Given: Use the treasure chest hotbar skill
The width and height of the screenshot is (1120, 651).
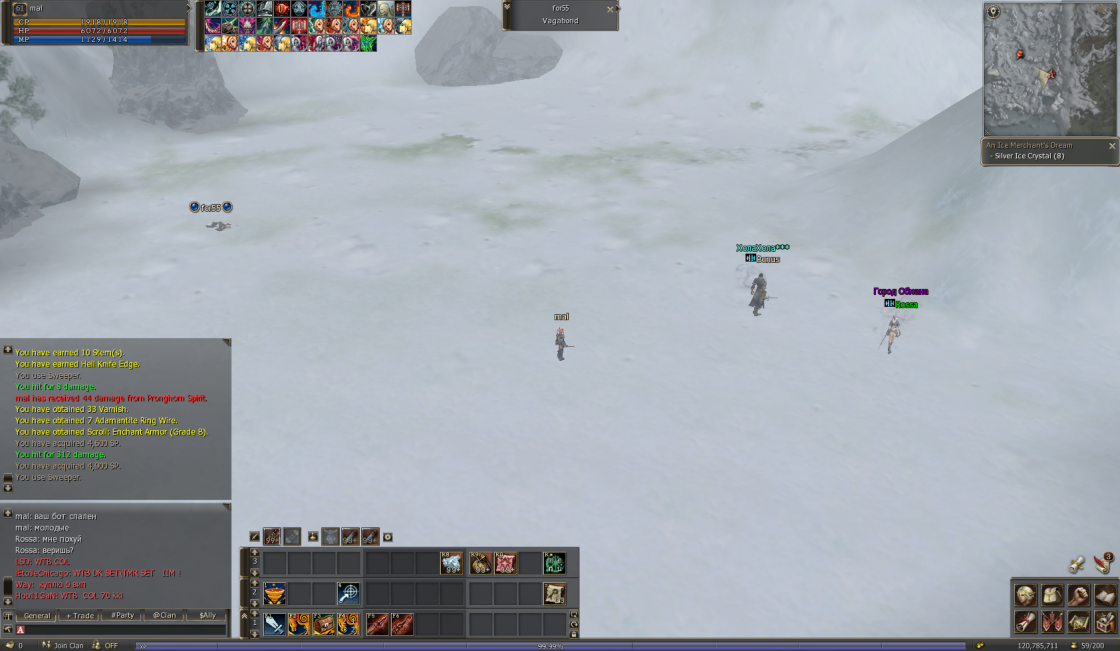Looking at the screenshot, I should [323, 625].
